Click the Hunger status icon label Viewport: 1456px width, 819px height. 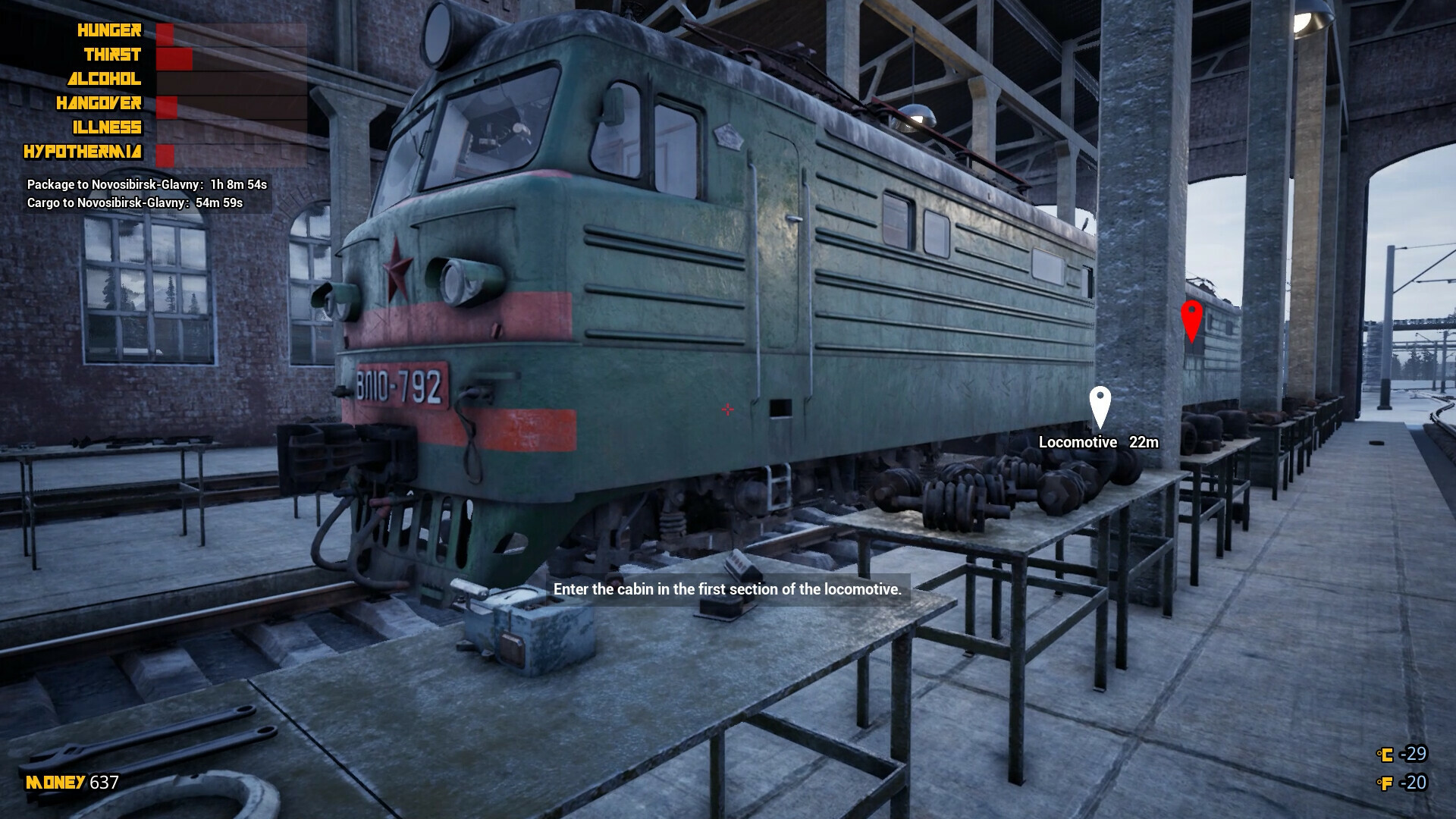pyautogui.click(x=108, y=30)
